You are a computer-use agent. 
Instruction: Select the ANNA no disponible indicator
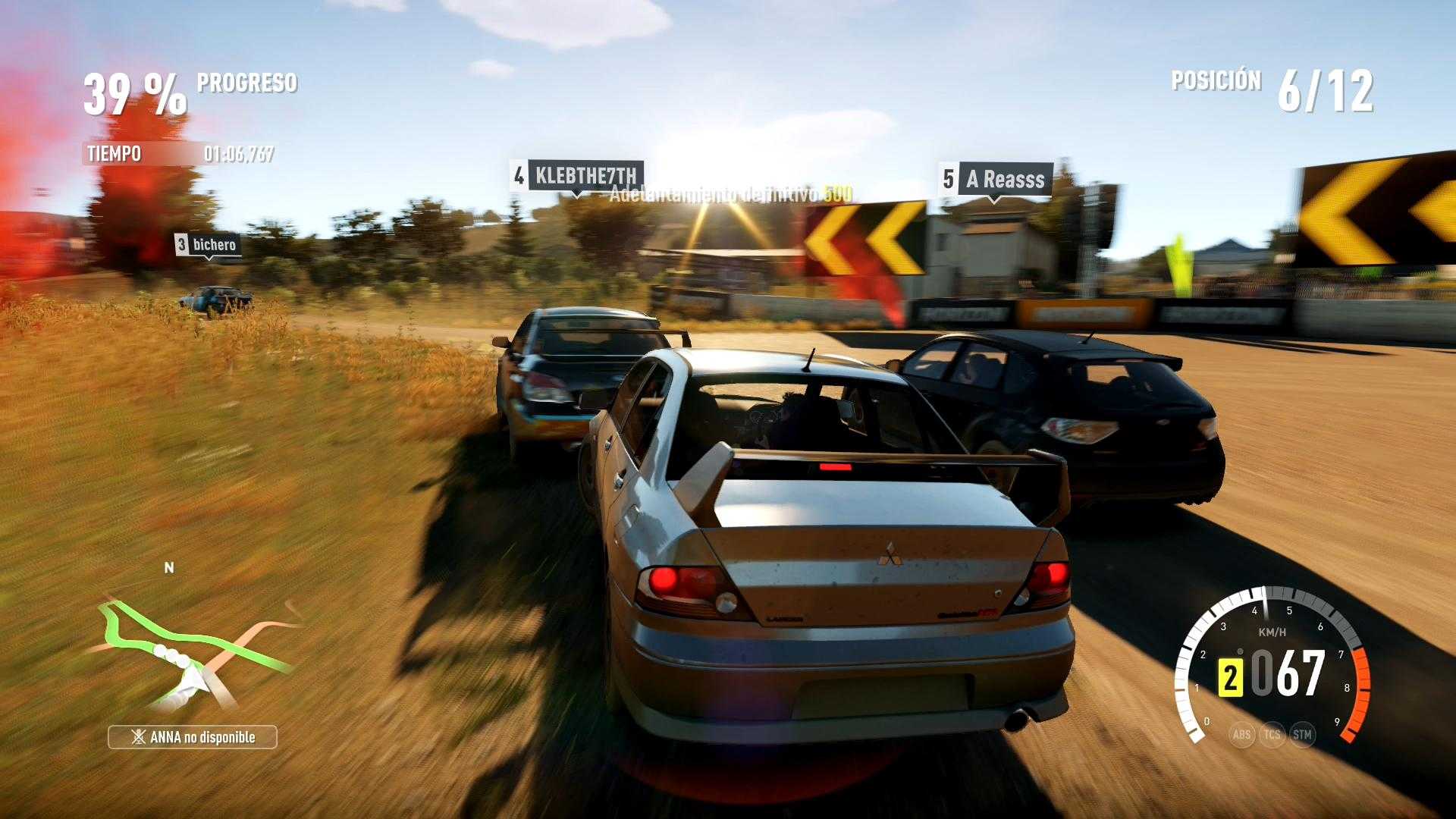(x=193, y=737)
